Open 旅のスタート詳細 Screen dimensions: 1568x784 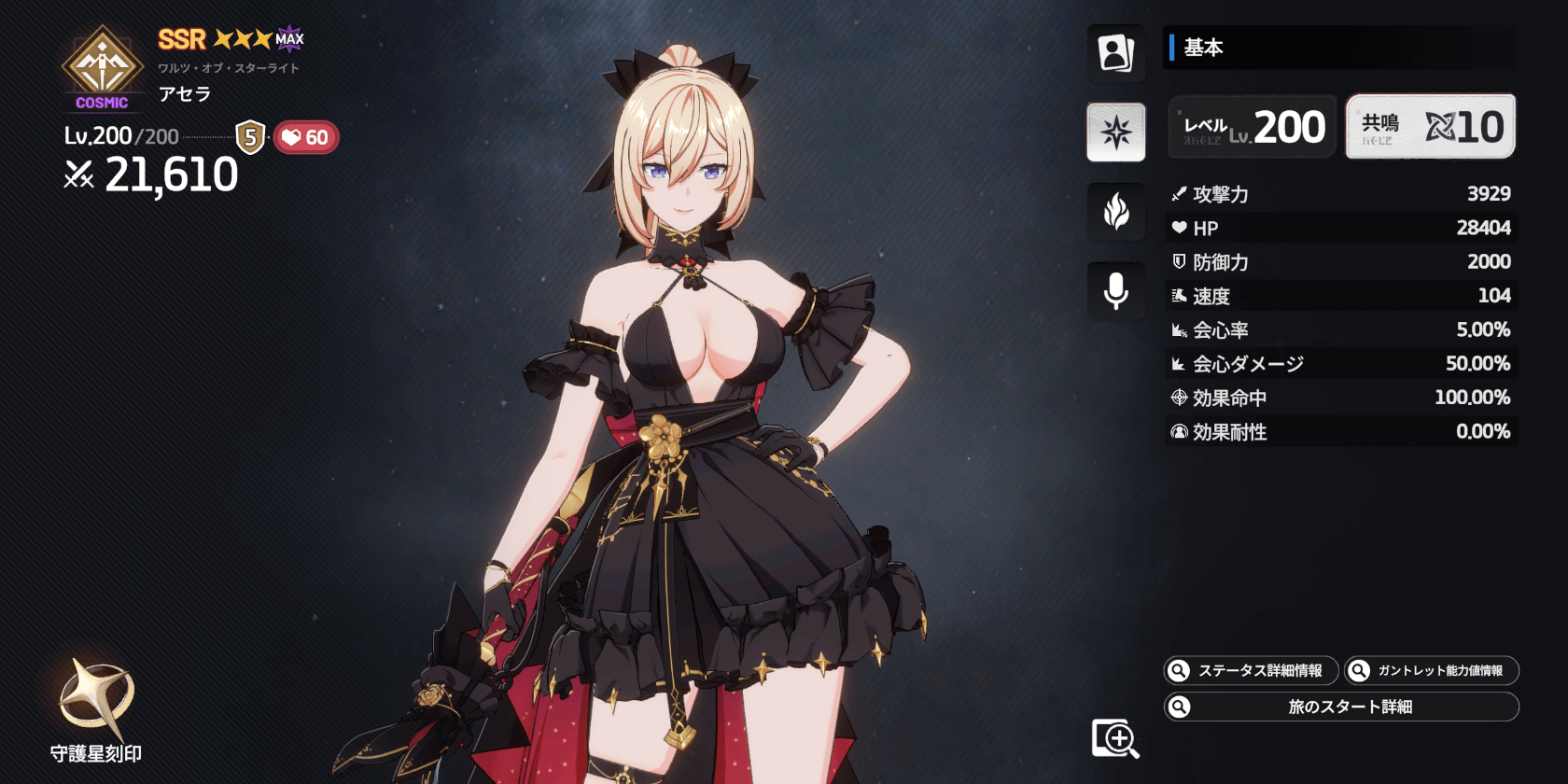point(1341,707)
